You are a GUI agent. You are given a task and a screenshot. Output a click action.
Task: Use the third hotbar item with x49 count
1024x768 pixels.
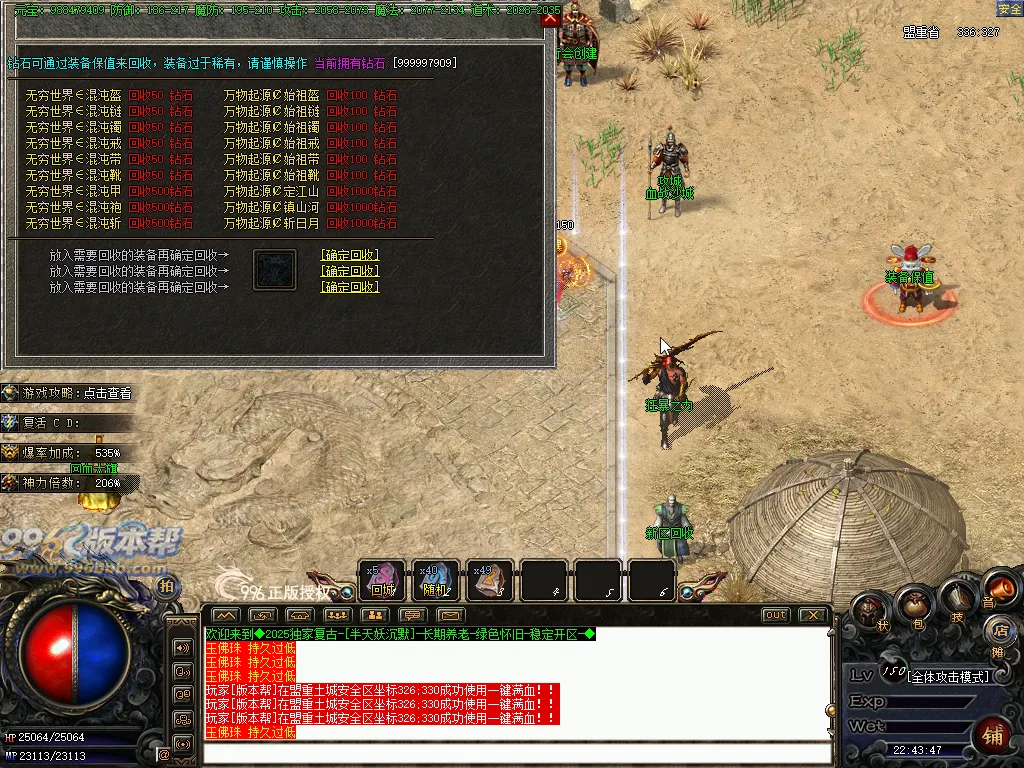[x=490, y=580]
